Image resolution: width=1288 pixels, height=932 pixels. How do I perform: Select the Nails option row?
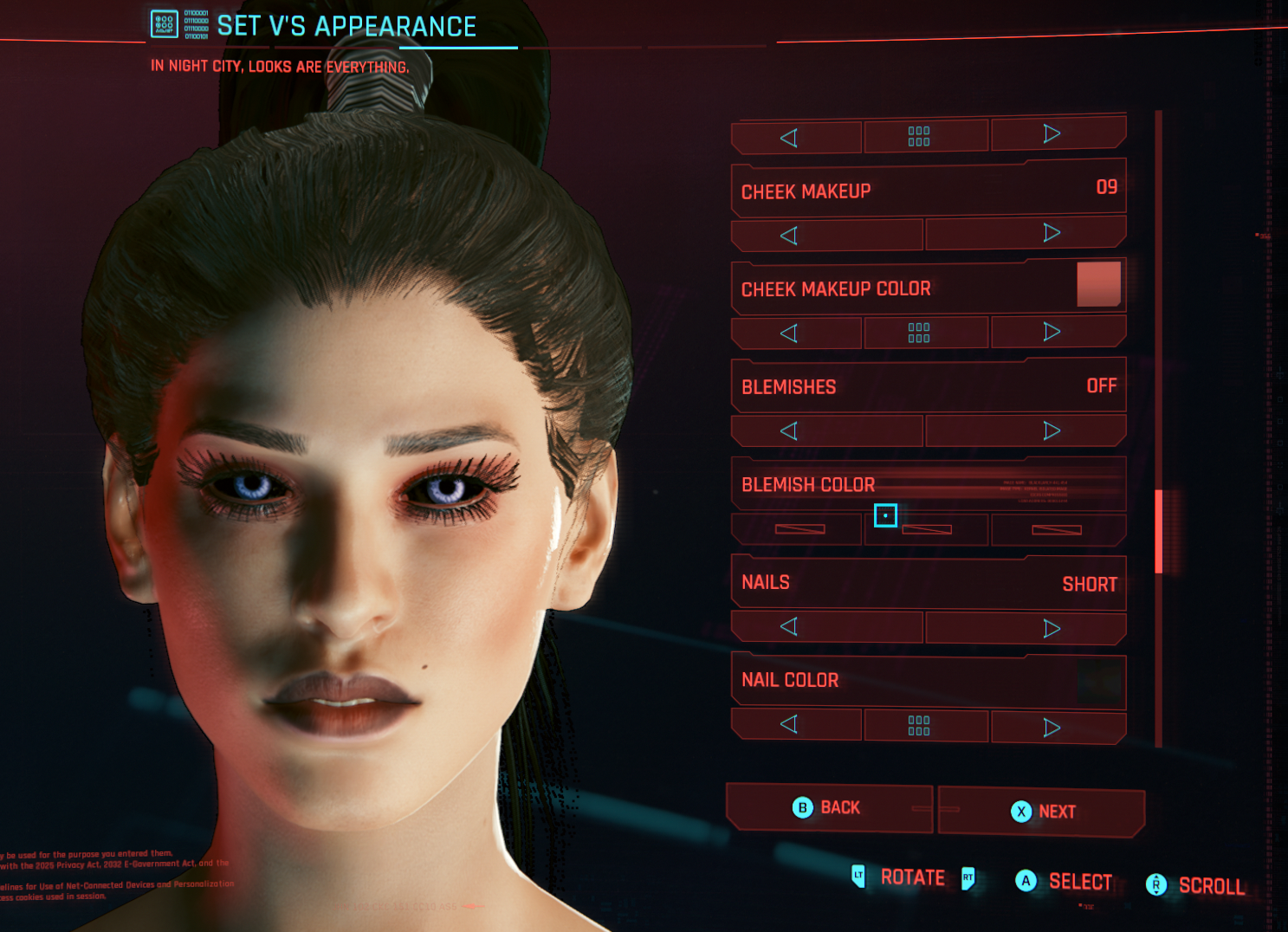click(928, 583)
